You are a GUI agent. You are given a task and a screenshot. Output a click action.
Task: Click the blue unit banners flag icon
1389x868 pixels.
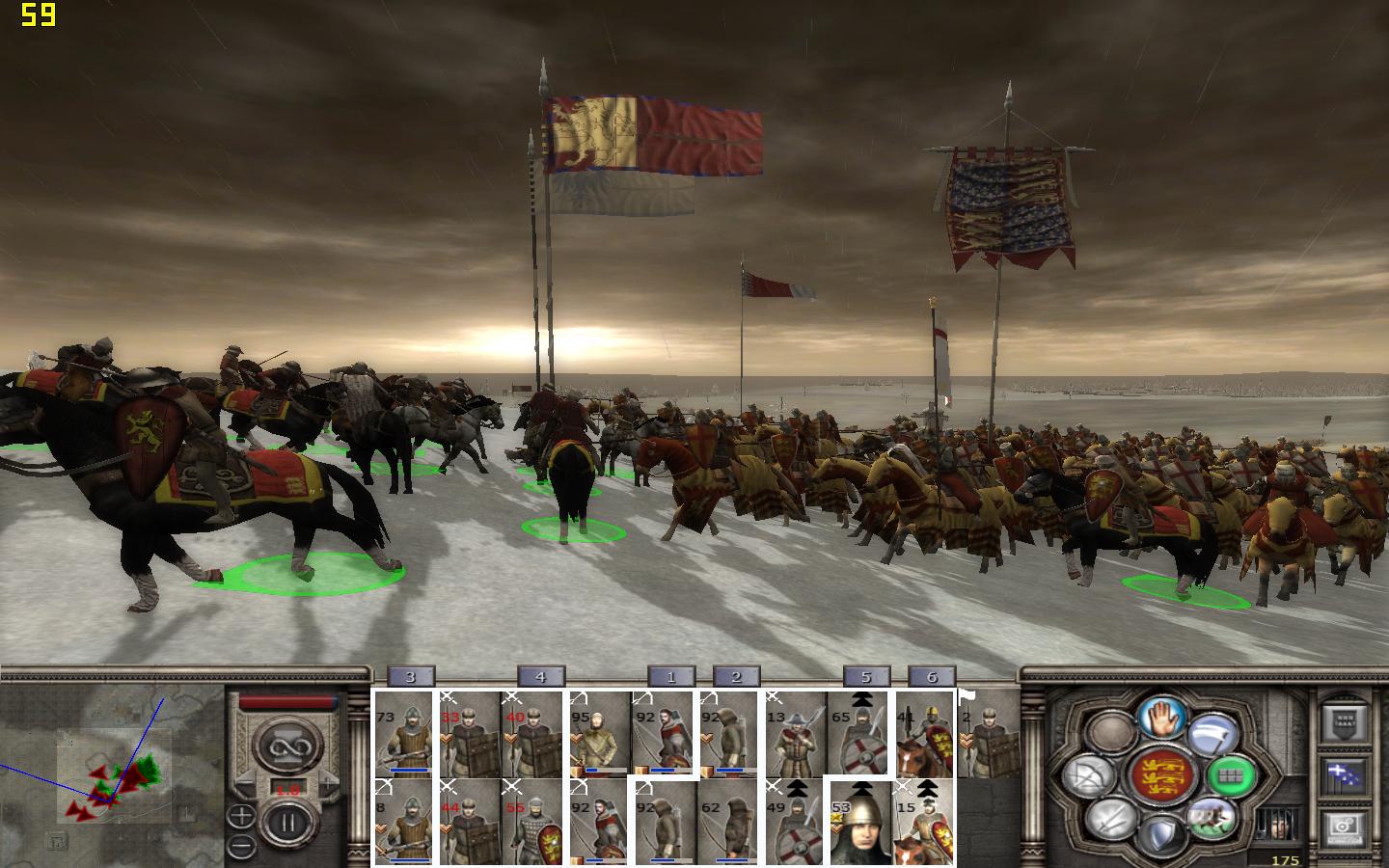[x=1343, y=774]
